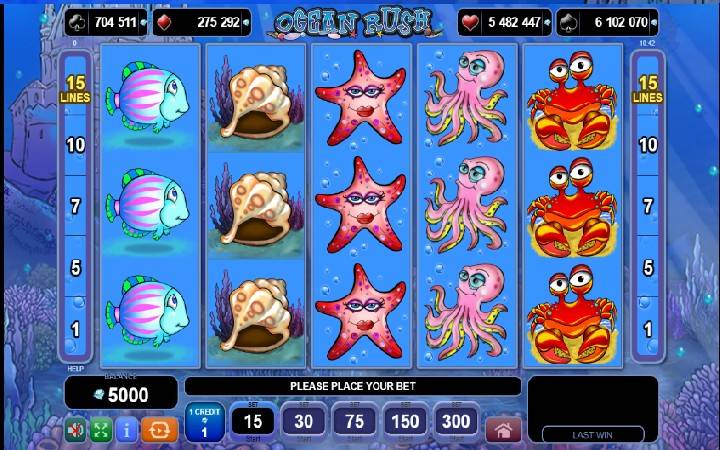Image resolution: width=720 pixels, height=450 pixels.
Task: Pick 1 line on the right lines panel
Action: point(647,329)
